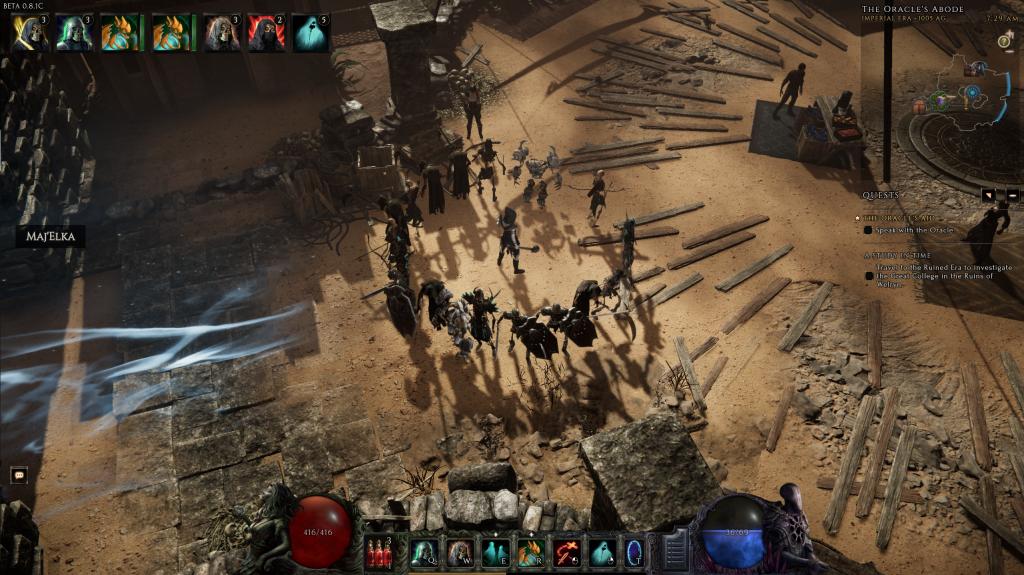This screenshot has width=1024, height=575.
Task: Click the minimap question mark icon
Action: 1003,41
